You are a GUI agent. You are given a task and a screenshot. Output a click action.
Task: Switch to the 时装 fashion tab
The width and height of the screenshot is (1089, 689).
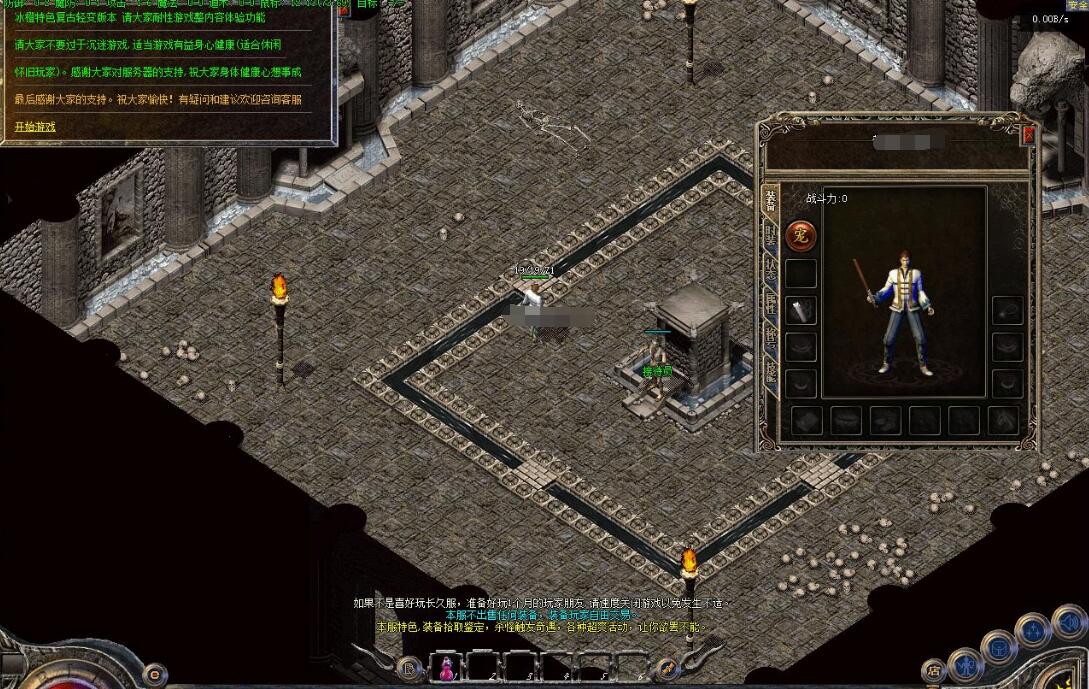(x=770, y=235)
